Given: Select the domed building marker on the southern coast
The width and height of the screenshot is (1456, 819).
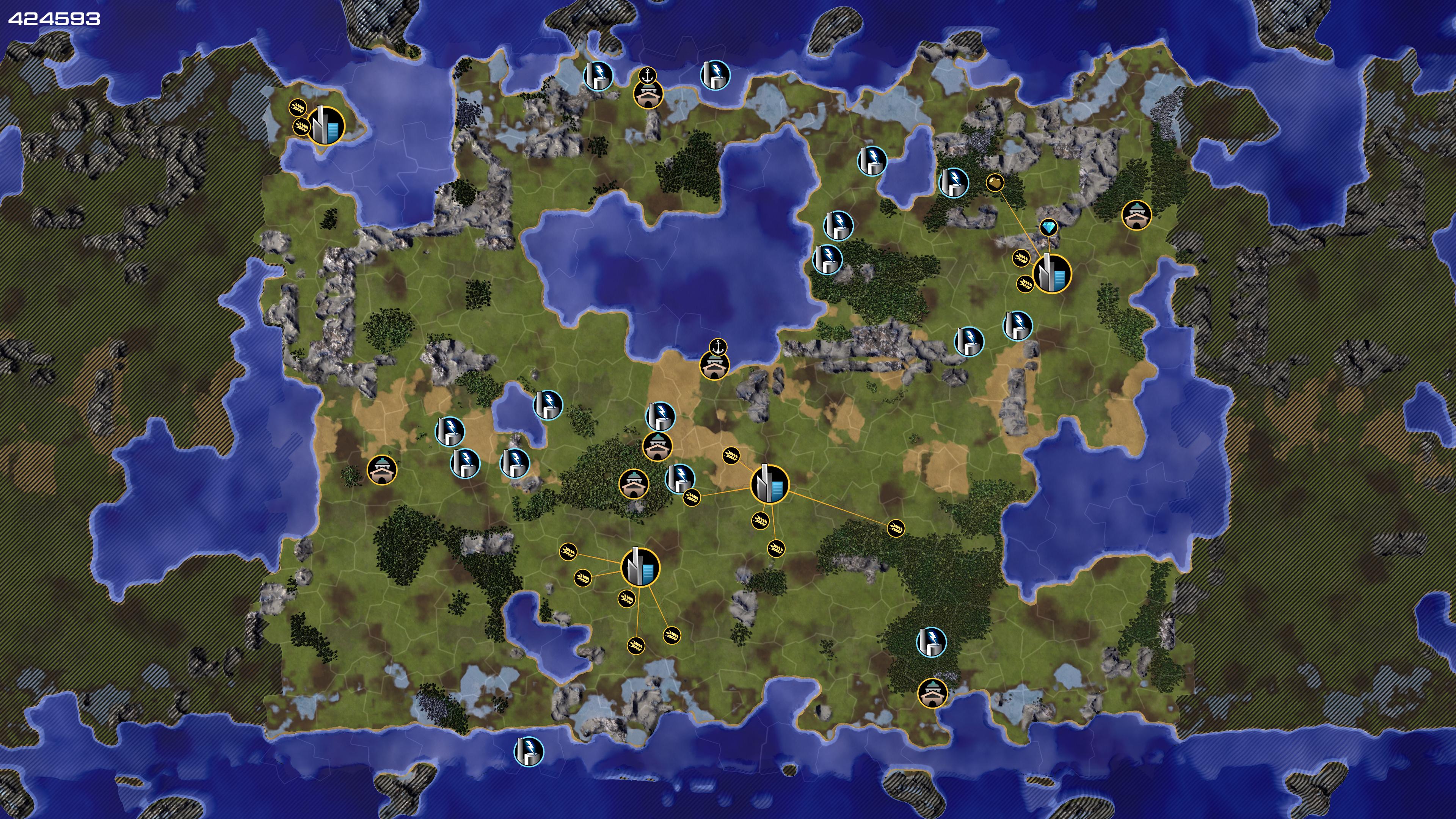Looking at the screenshot, I should (932, 693).
